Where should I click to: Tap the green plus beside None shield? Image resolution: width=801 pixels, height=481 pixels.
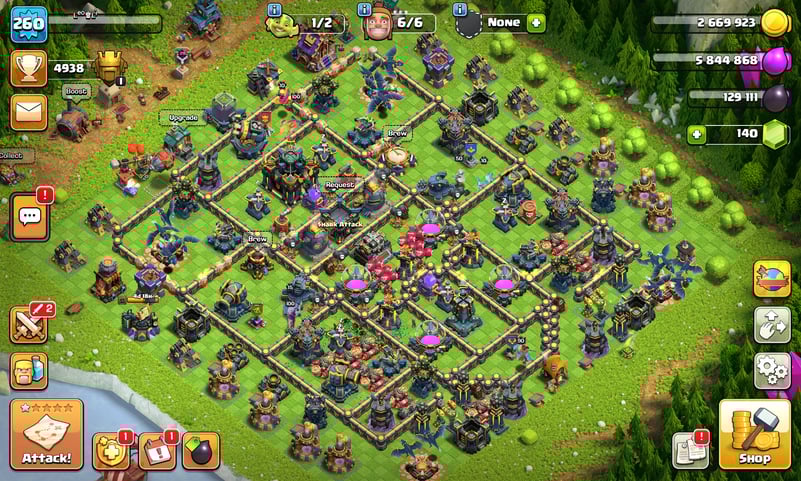click(536, 23)
